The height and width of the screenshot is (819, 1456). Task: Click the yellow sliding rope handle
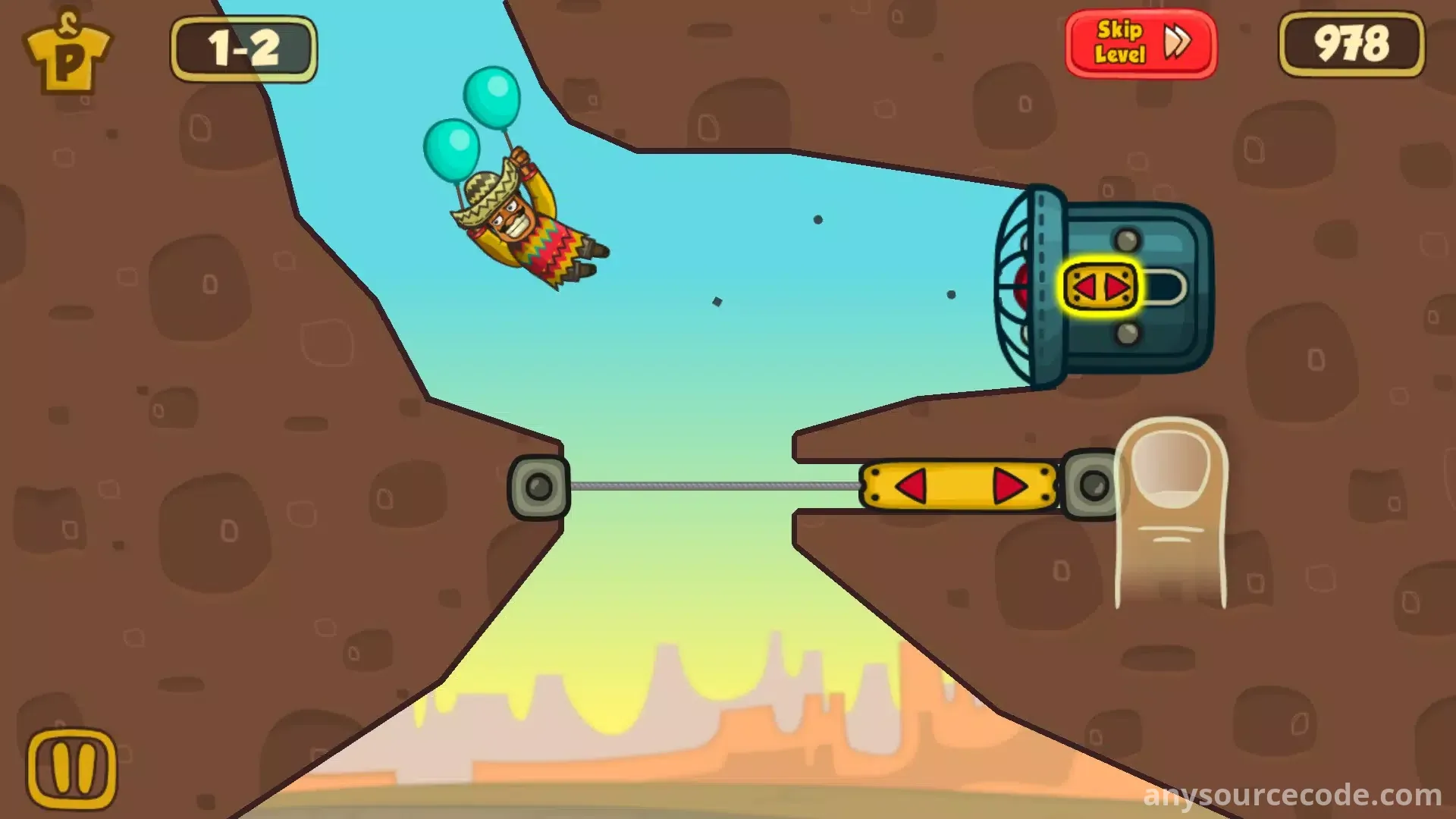point(959,485)
